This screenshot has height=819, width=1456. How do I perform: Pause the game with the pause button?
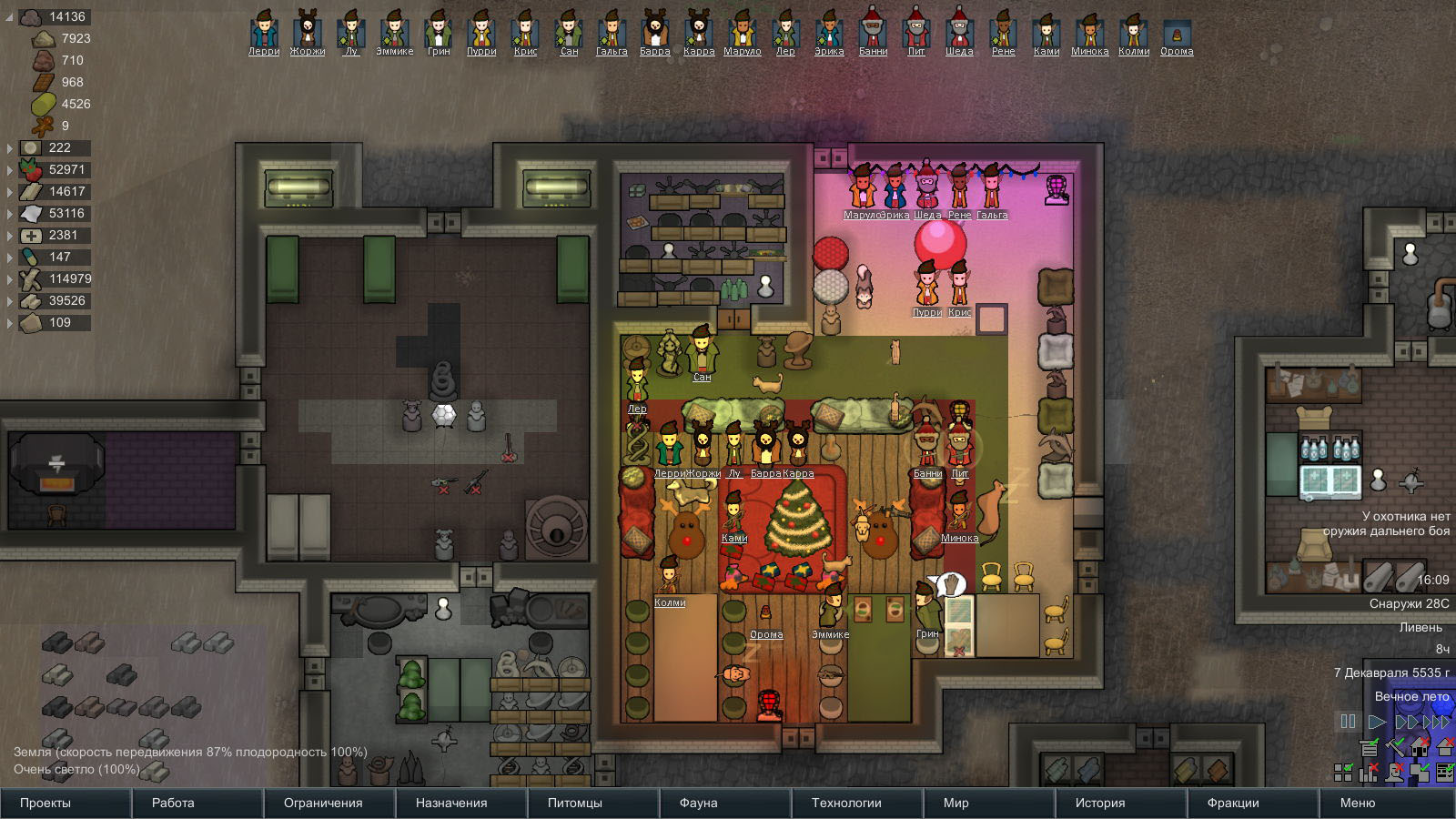tap(1349, 722)
